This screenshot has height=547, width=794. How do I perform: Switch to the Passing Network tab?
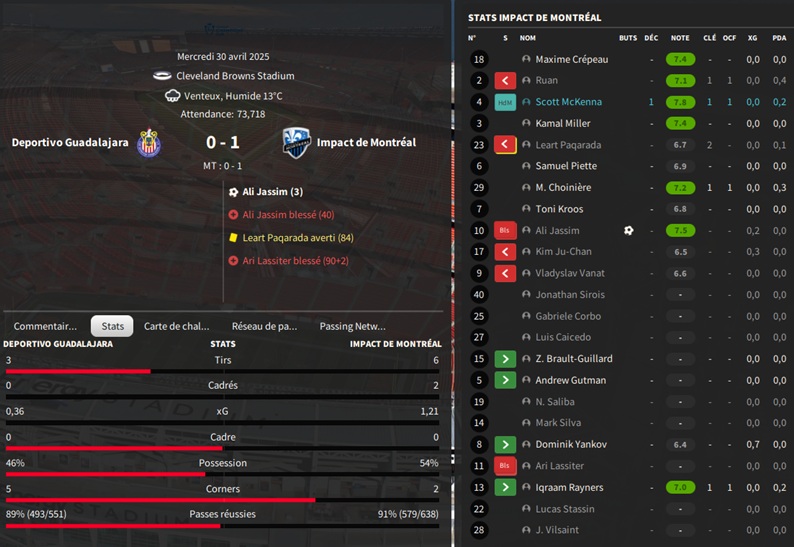(352, 326)
